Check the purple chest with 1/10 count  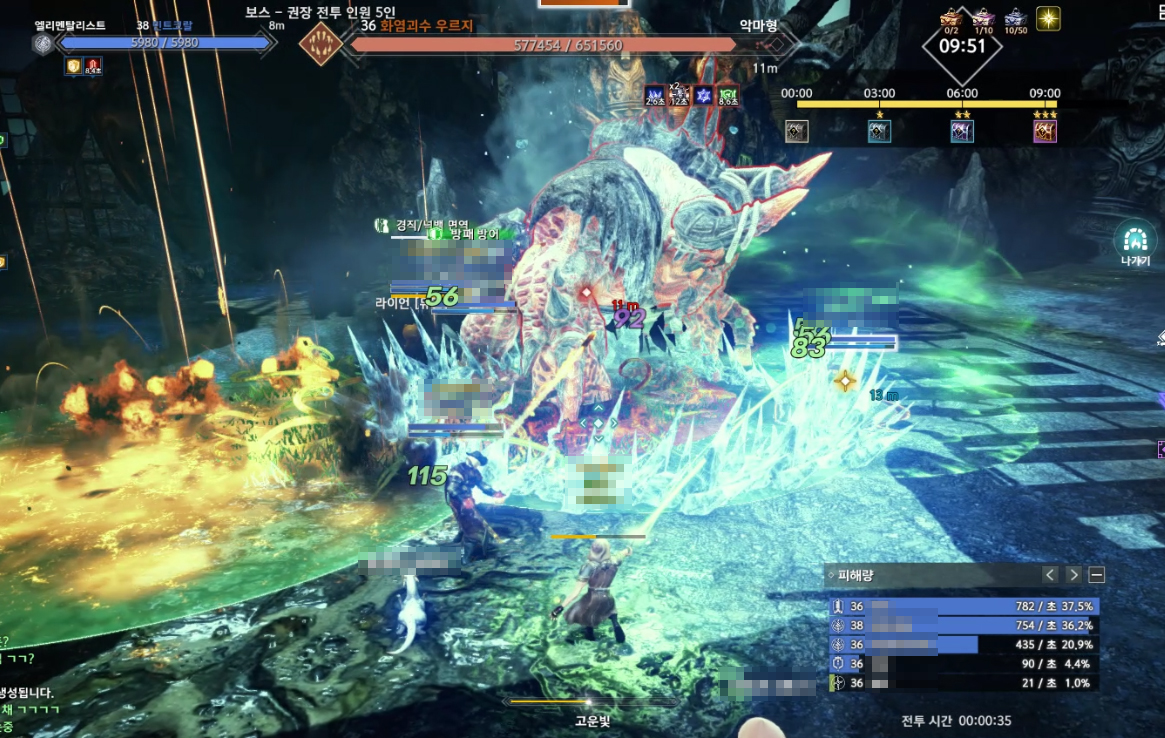tap(983, 18)
